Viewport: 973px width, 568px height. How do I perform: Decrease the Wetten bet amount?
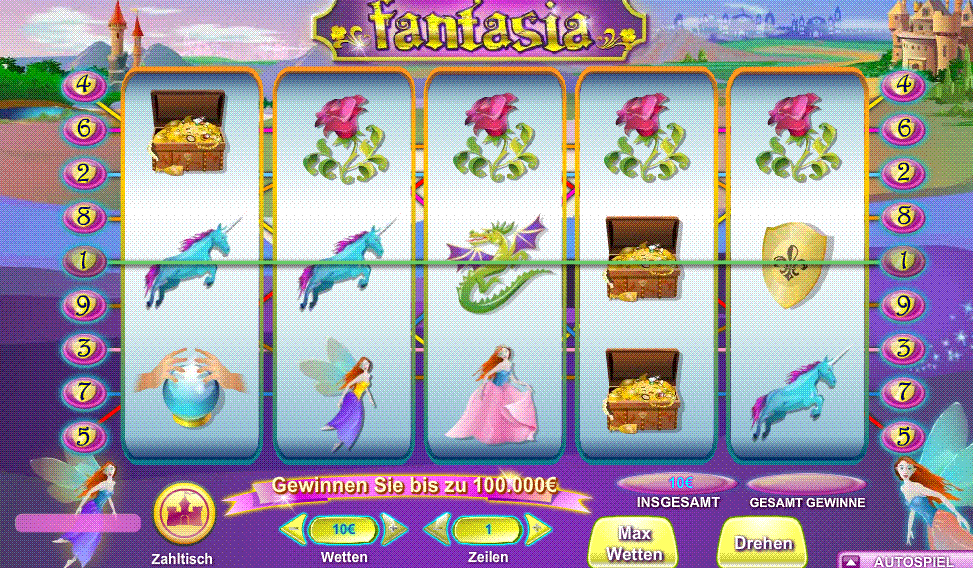(294, 528)
